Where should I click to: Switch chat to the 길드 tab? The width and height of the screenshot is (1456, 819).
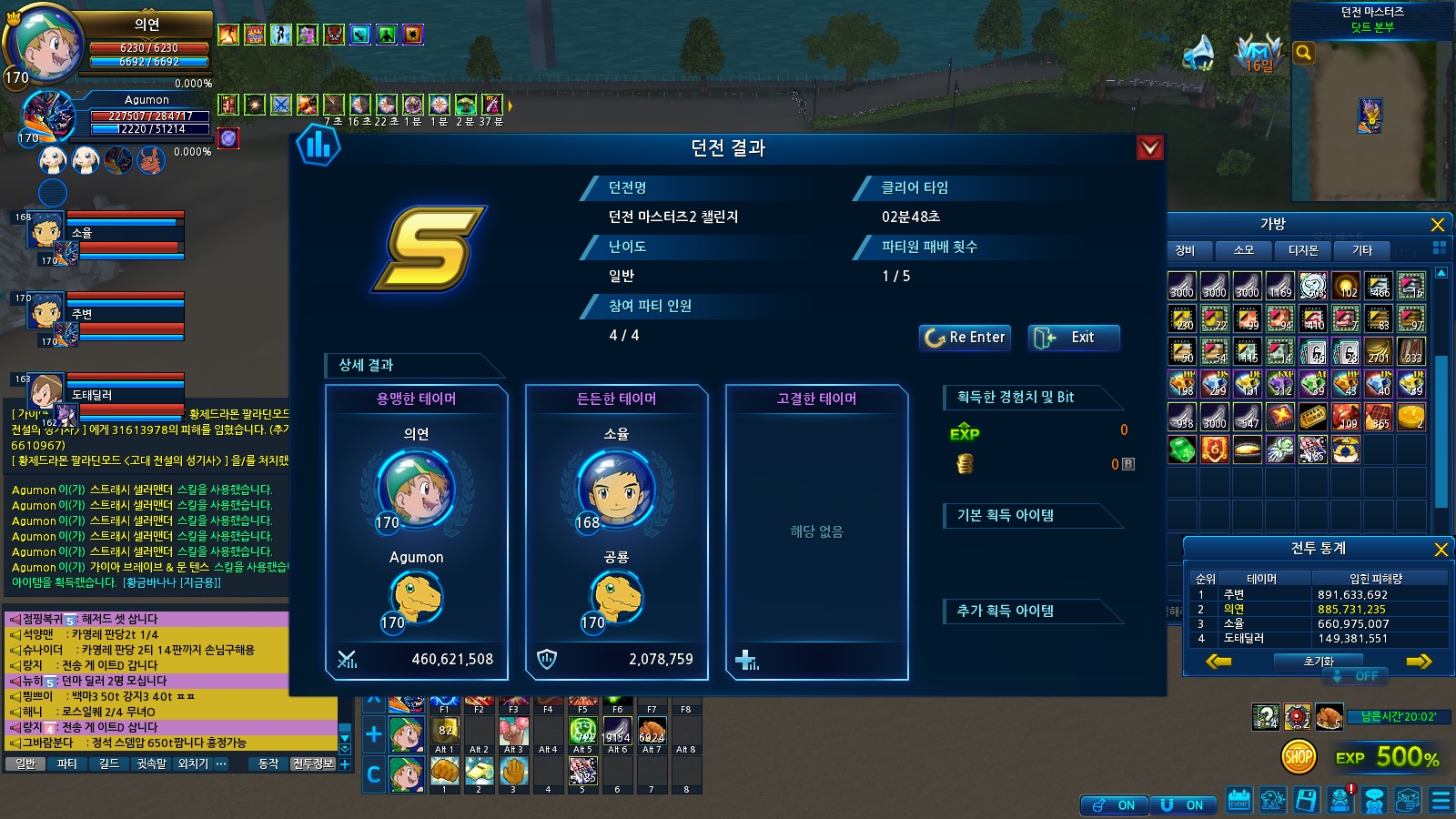click(108, 764)
